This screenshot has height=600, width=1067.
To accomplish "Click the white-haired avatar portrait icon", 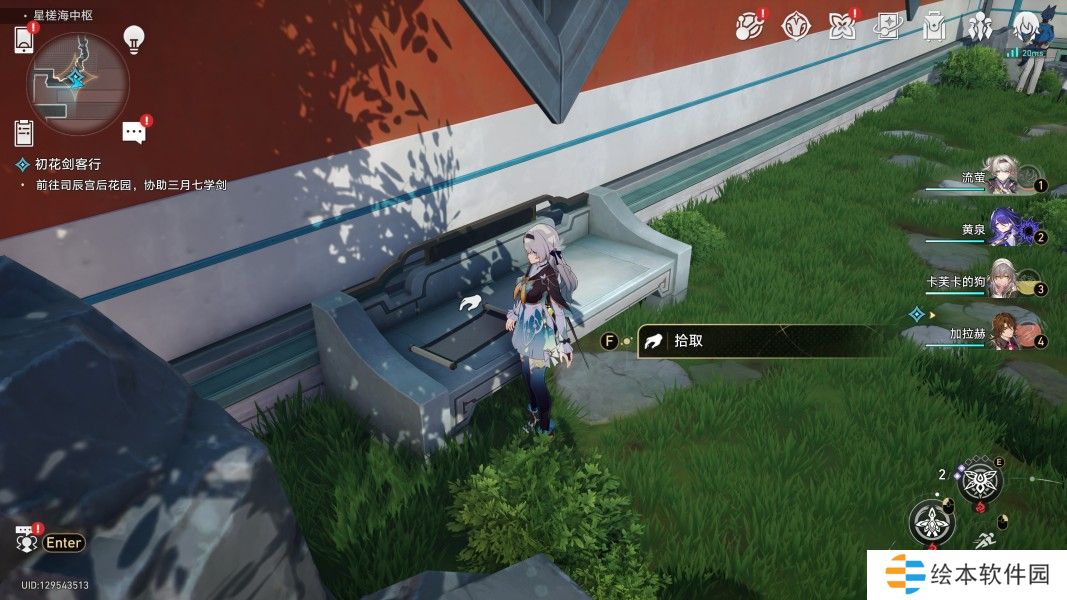I will tap(1027, 26).
